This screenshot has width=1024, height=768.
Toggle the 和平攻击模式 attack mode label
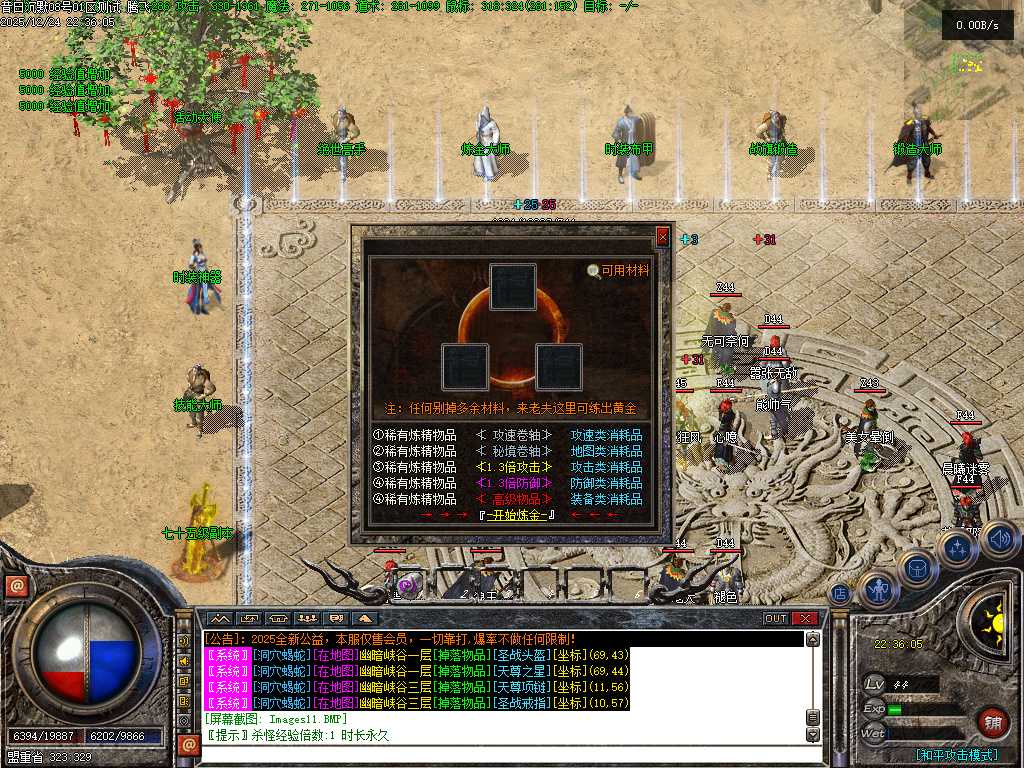pyautogui.click(x=957, y=755)
